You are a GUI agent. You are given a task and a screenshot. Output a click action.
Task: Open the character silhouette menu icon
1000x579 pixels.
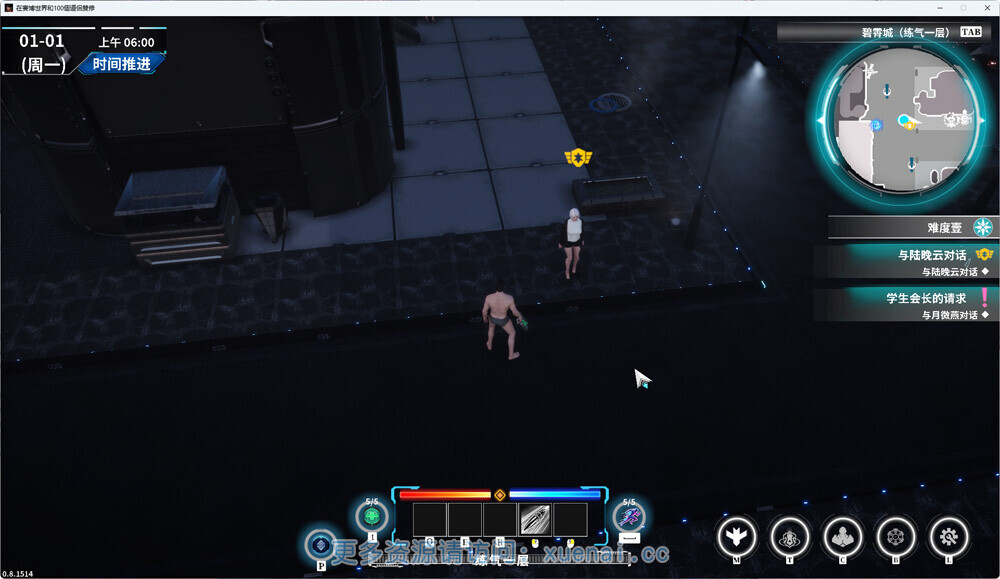click(843, 537)
